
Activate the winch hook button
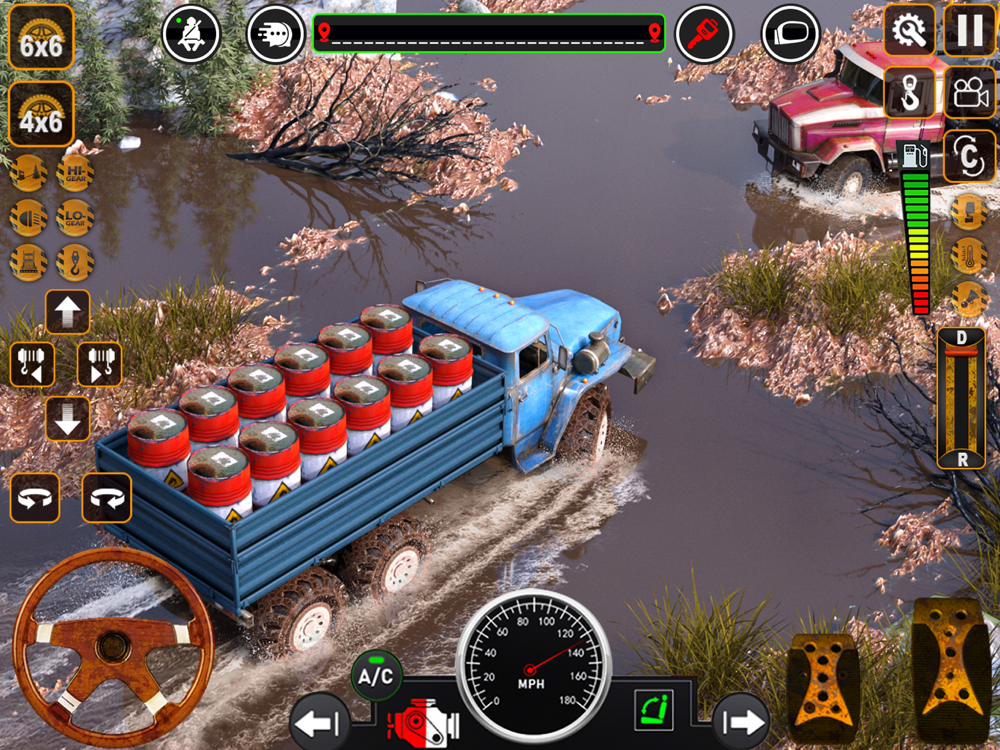tap(909, 92)
